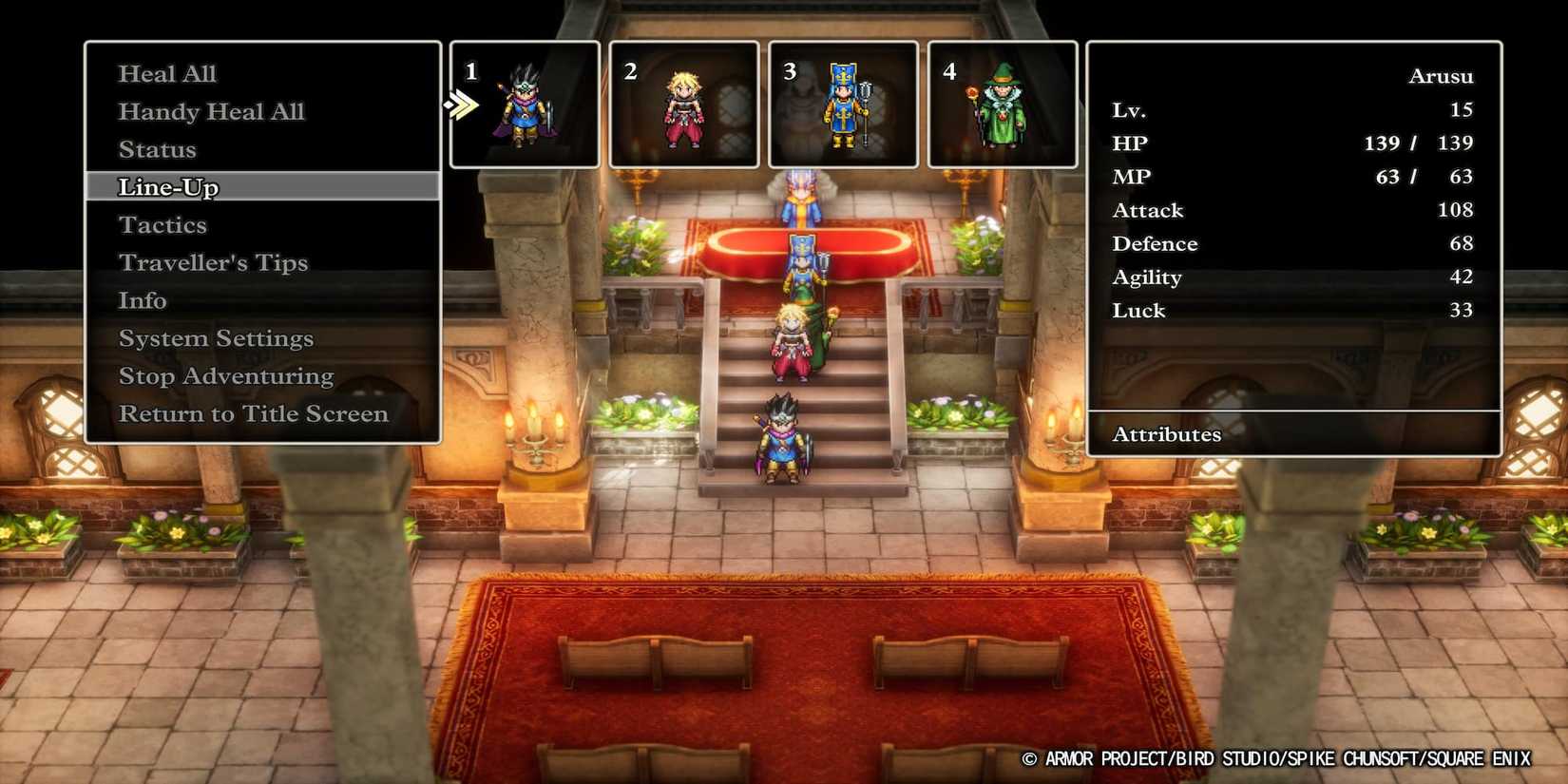Open System Settings
The width and height of the screenshot is (1568, 784).
(216, 337)
